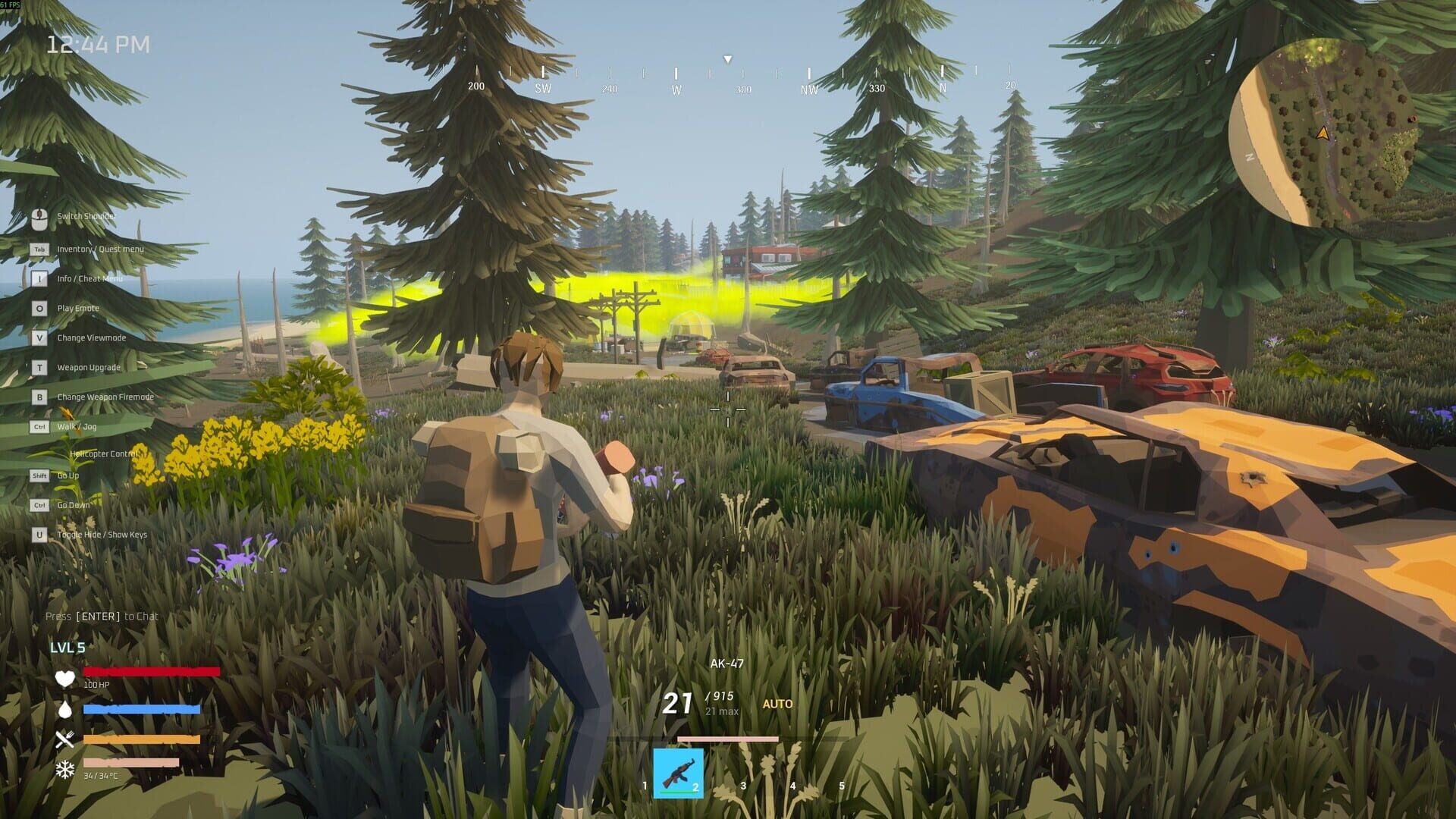Open Change Weapon Firemode option
The width and height of the screenshot is (1456, 819).
click(105, 397)
